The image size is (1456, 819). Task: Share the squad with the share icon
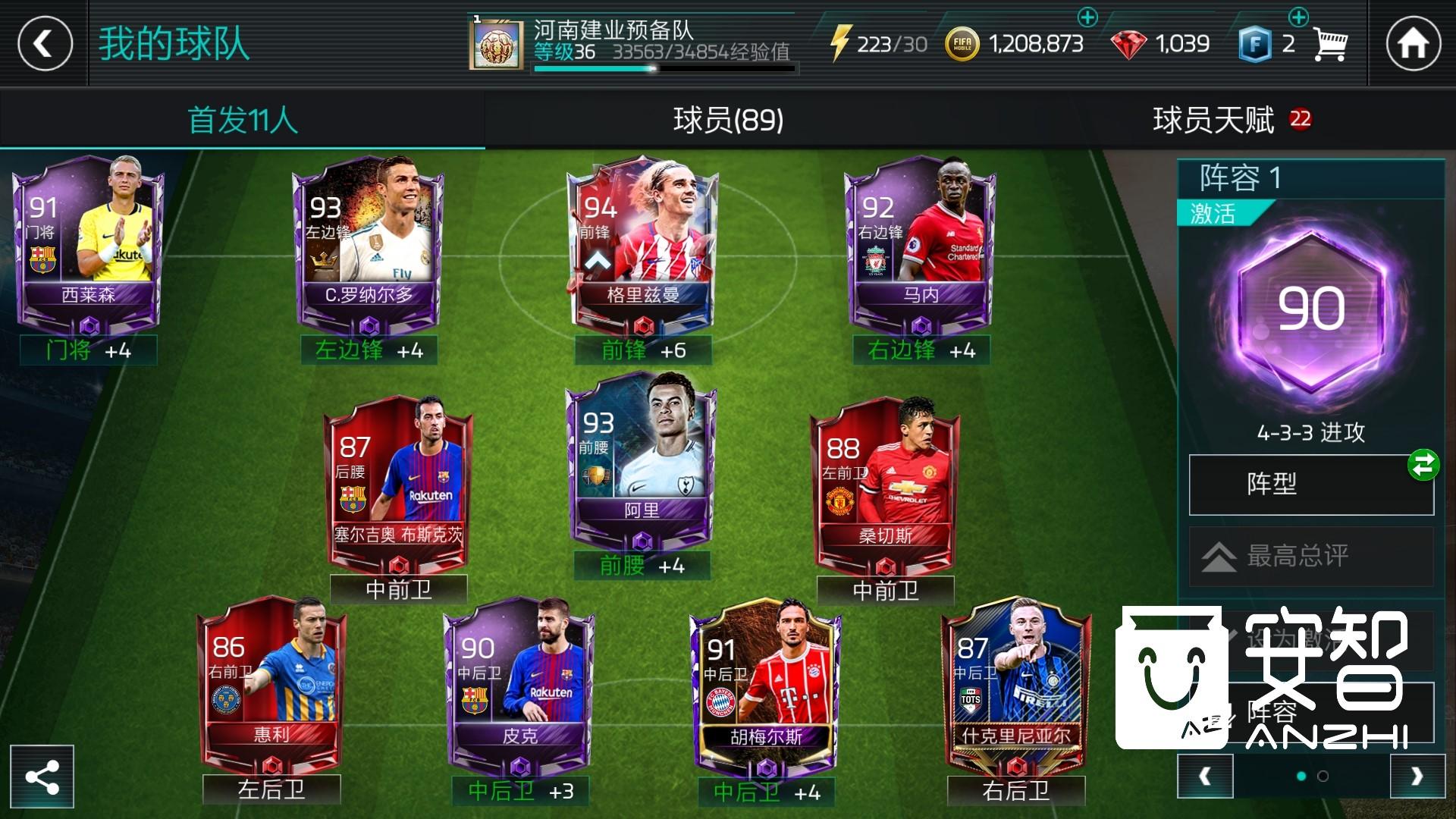(x=42, y=777)
